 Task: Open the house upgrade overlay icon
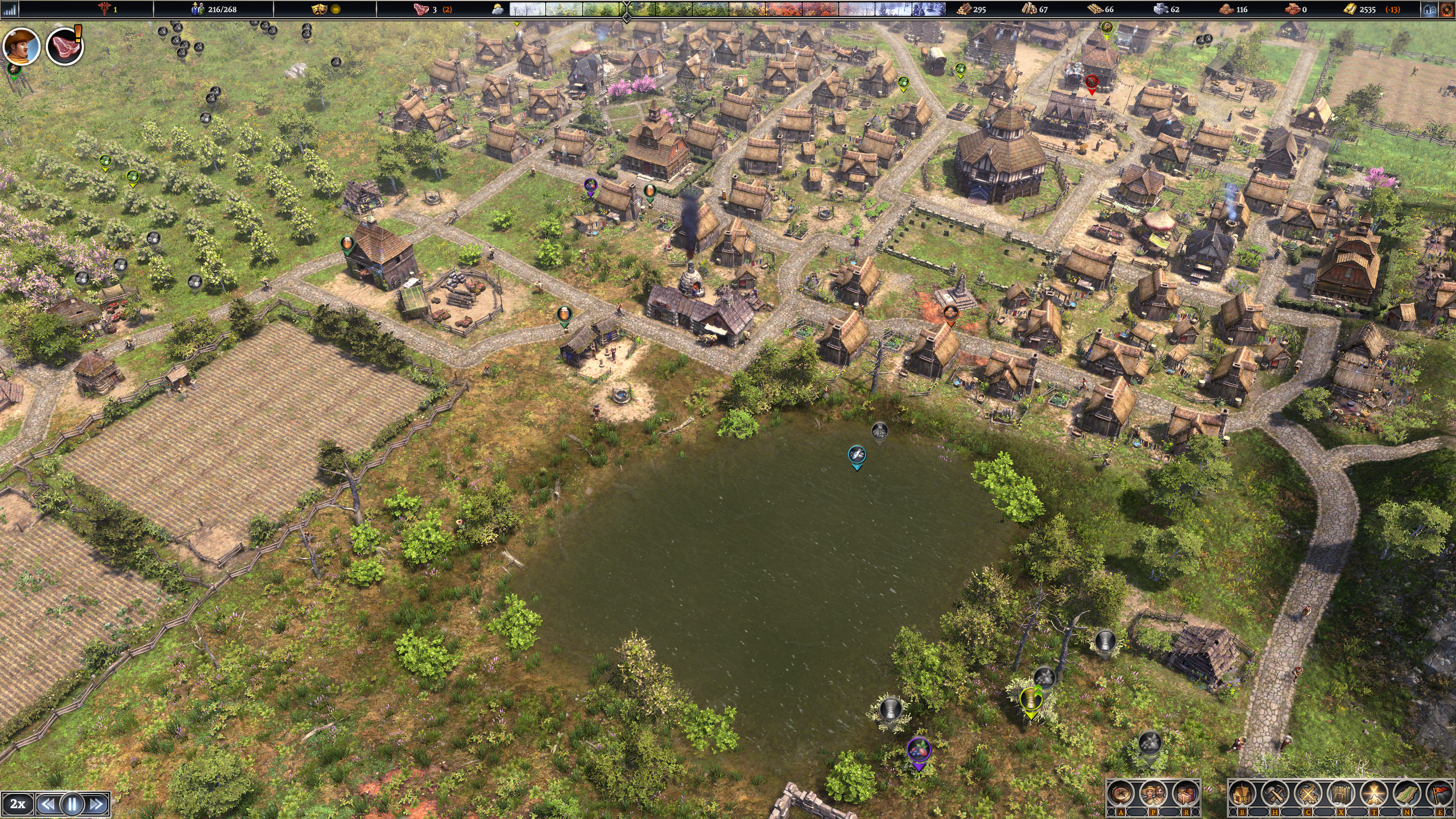click(x=1430, y=9)
